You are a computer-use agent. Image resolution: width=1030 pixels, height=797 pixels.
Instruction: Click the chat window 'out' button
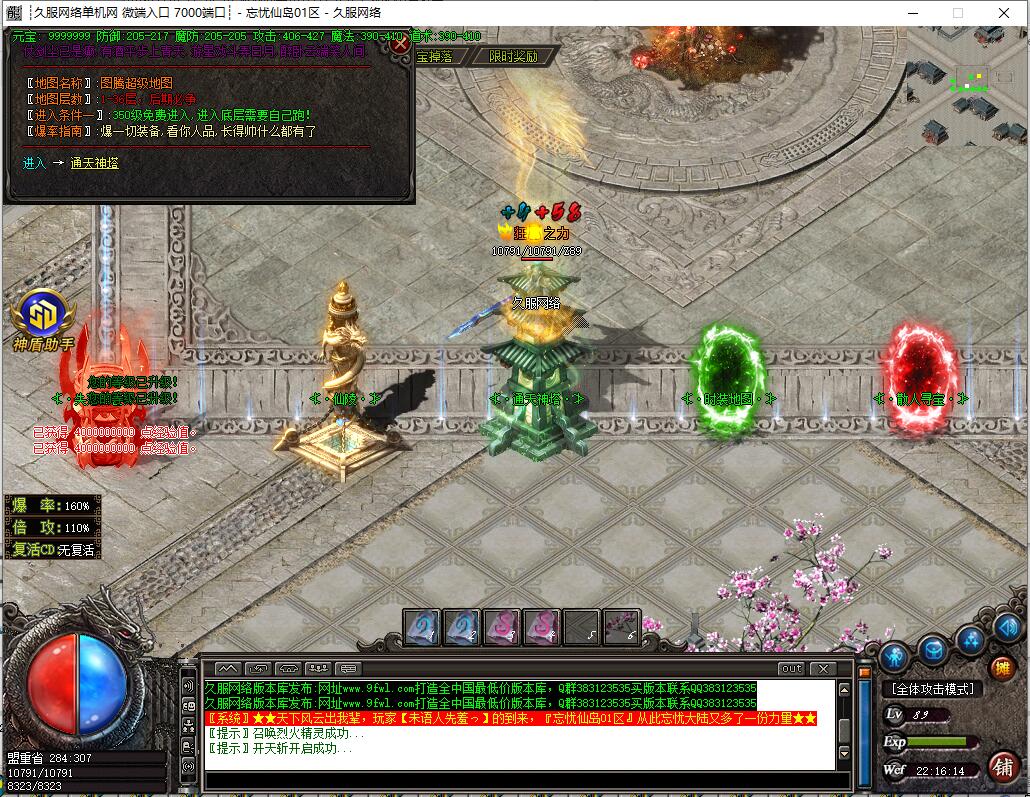pyautogui.click(x=790, y=668)
